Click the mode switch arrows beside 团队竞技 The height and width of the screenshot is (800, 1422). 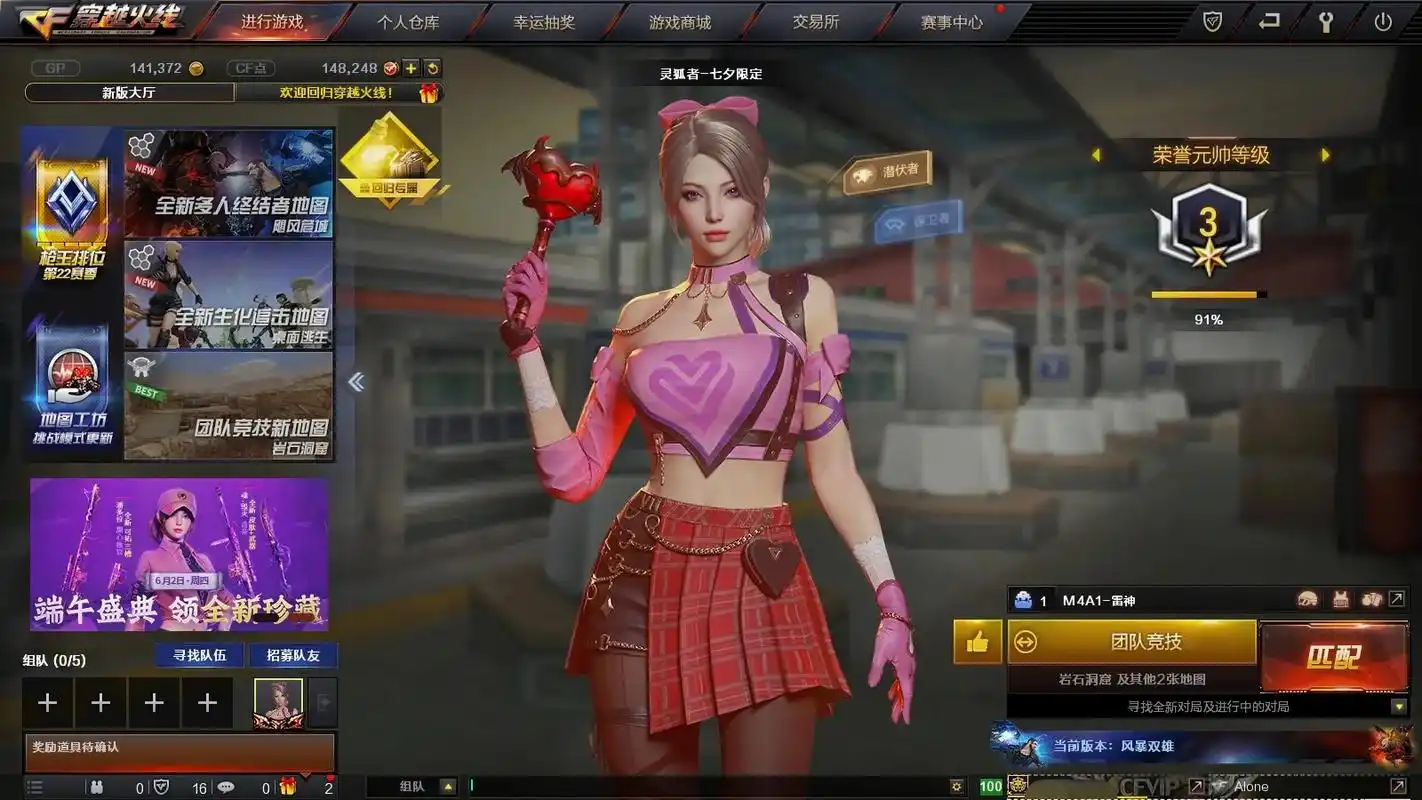pos(1026,641)
